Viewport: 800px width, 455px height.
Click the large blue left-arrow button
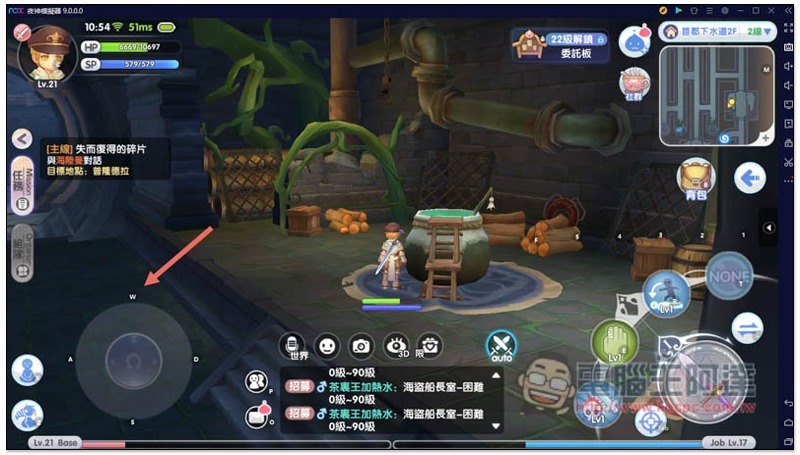[x=748, y=178]
